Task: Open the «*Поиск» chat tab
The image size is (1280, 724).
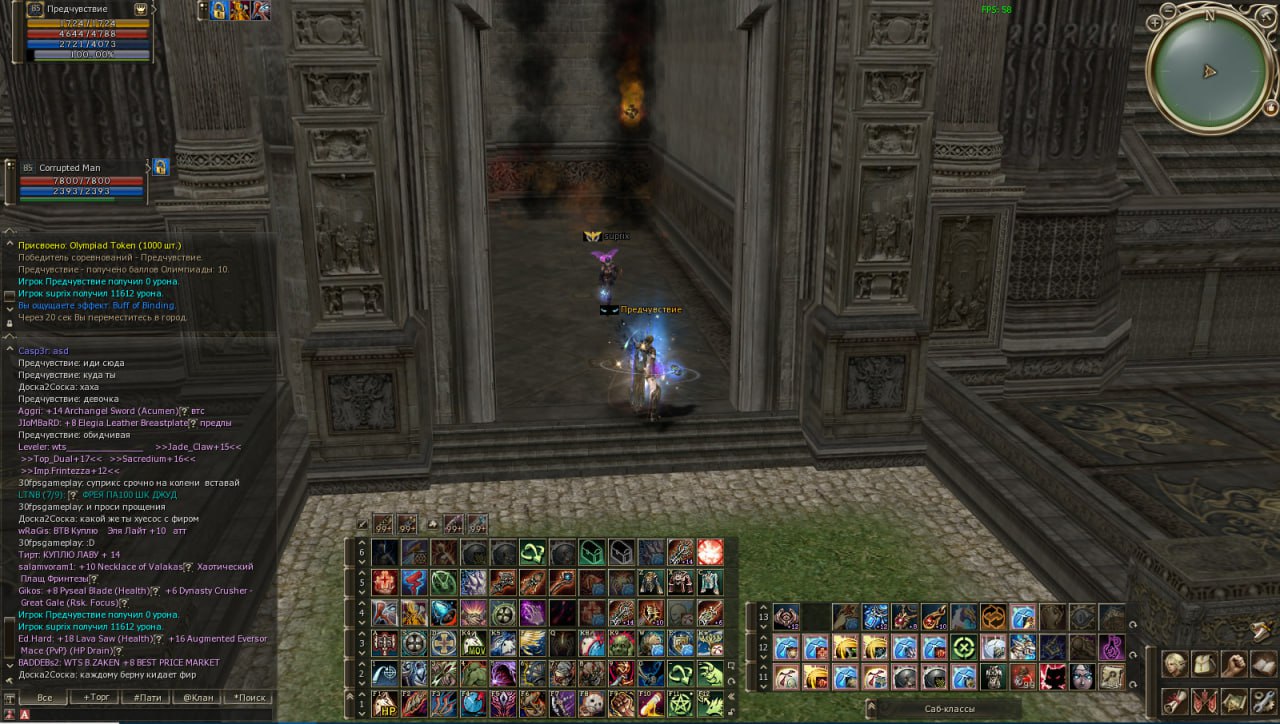Action: pos(249,697)
